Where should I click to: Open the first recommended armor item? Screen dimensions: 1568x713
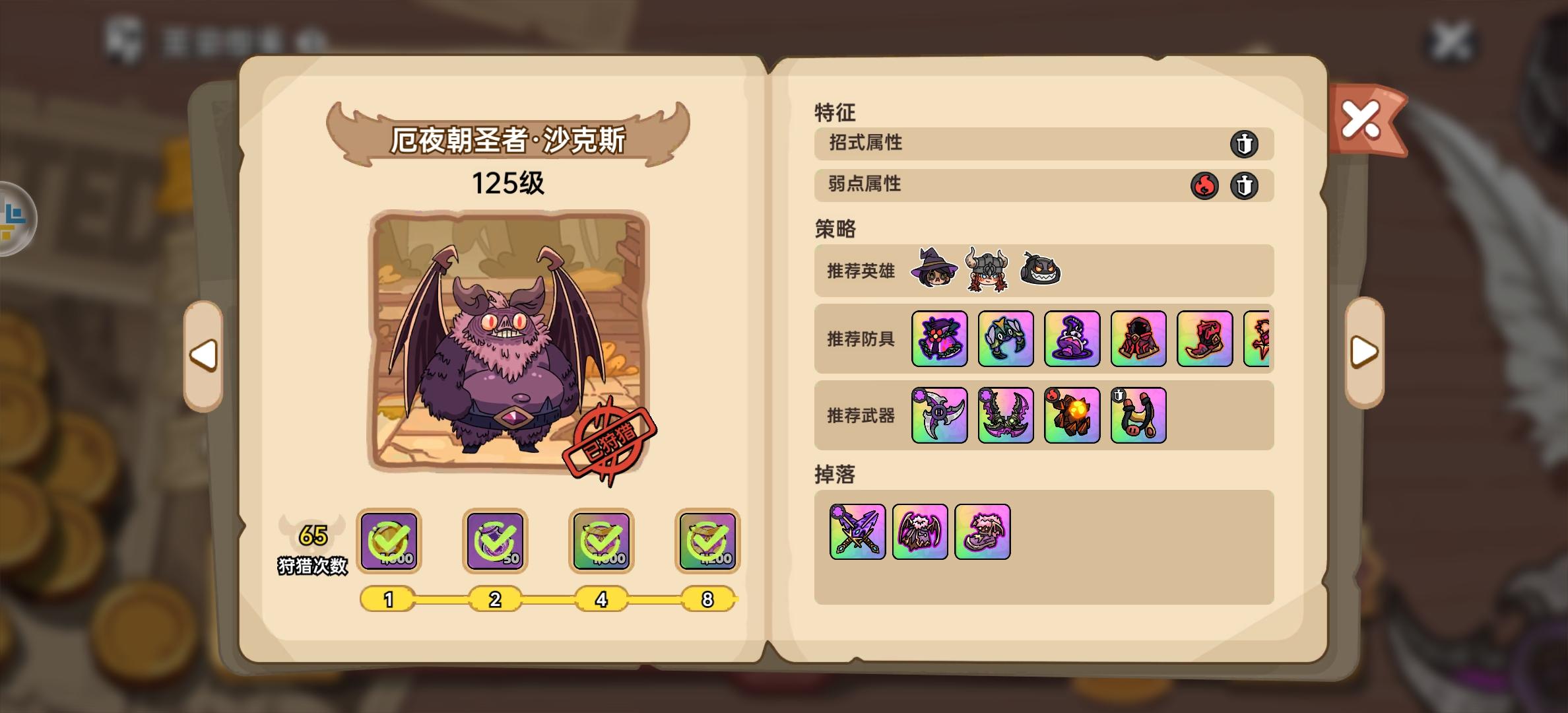[938, 341]
